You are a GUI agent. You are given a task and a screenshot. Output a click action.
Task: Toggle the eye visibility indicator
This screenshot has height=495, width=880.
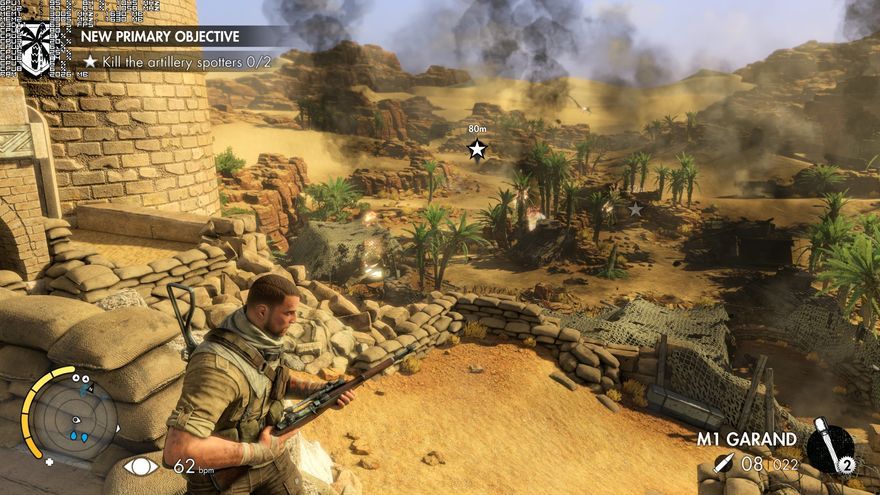coord(141,465)
